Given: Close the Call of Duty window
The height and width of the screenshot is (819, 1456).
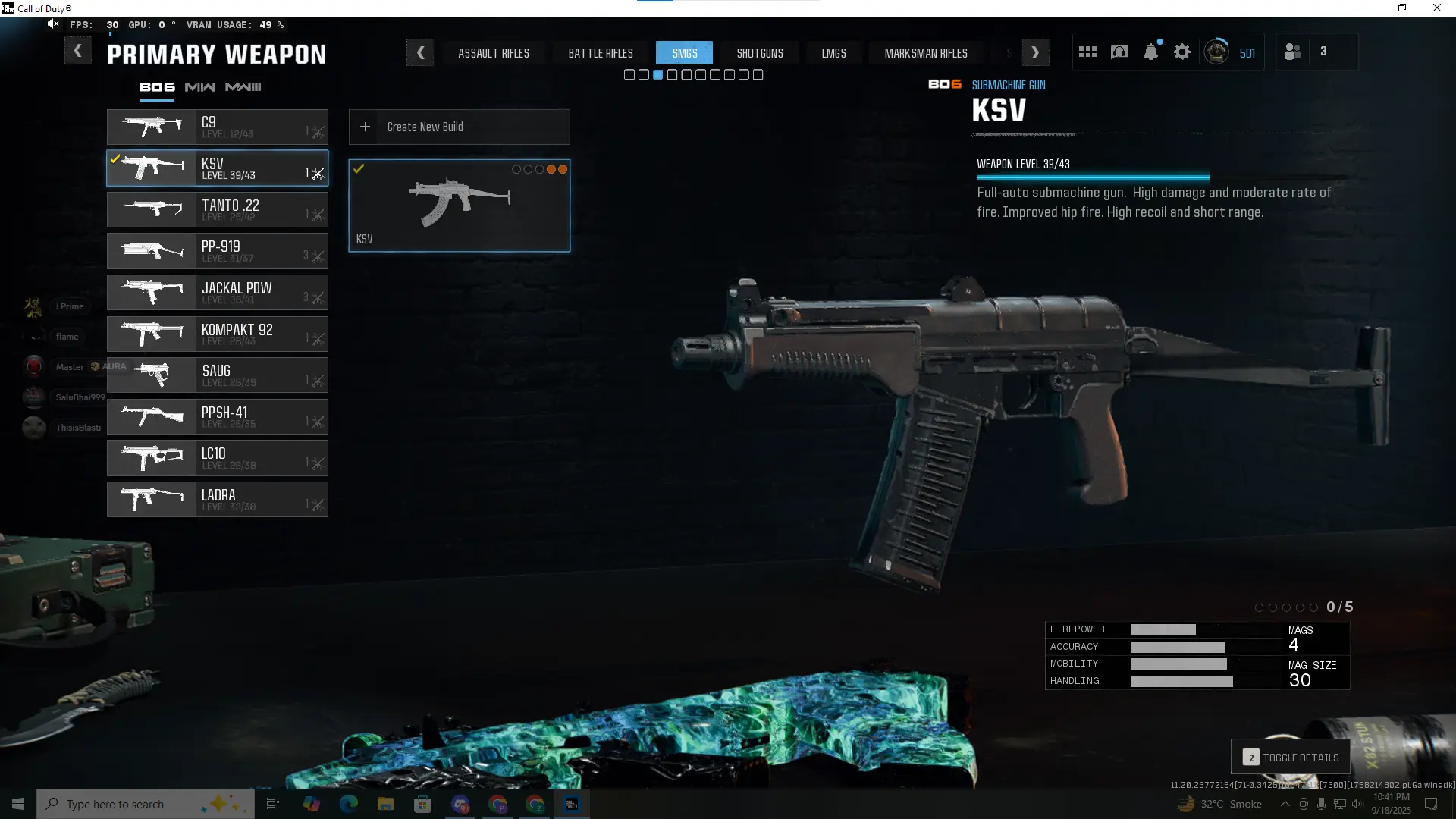Looking at the screenshot, I should 1436,8.
